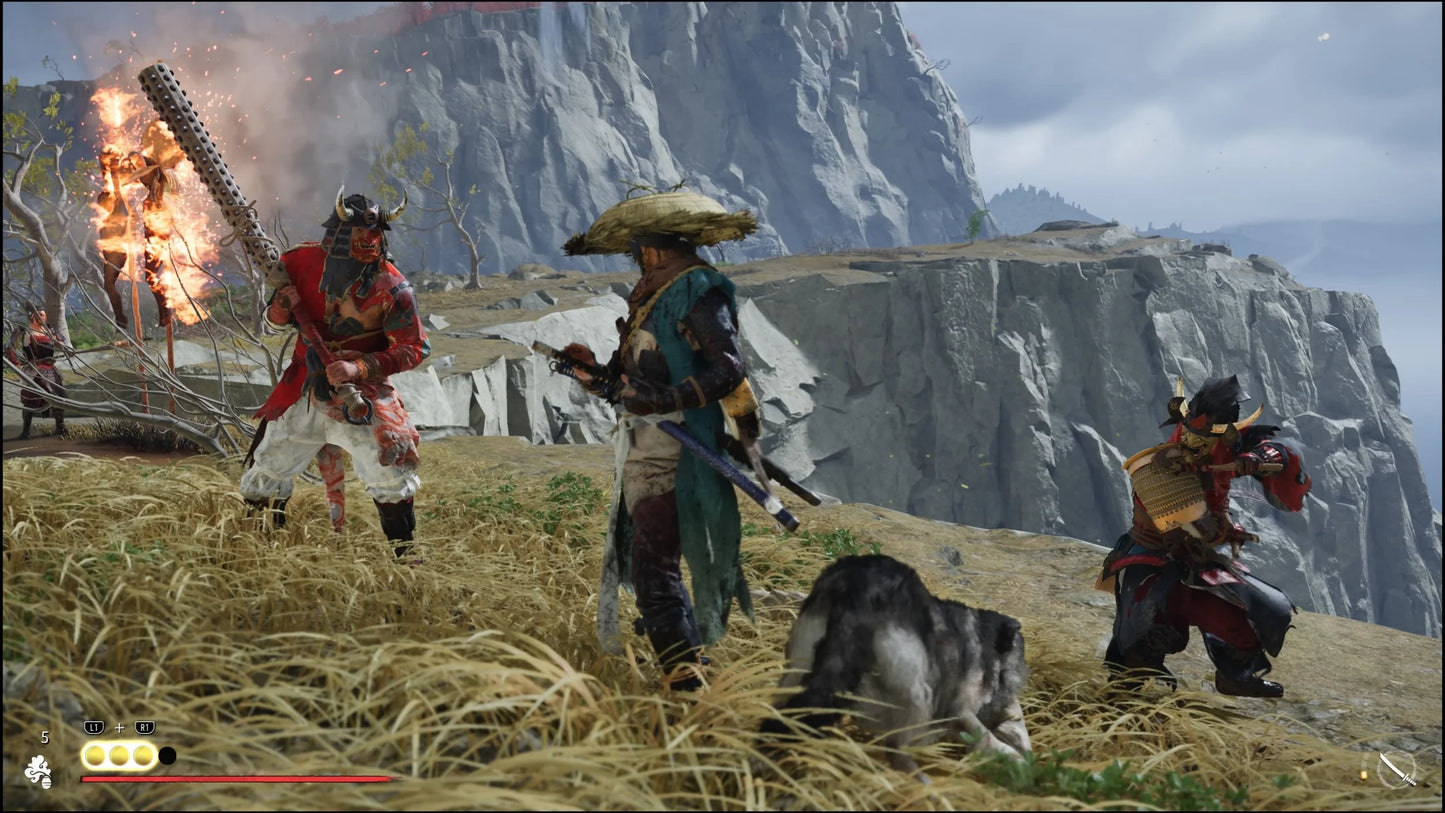The image size is (1445, 813).
Task: Click the R1 button prompt icon
Action: [x=144, y=726]
